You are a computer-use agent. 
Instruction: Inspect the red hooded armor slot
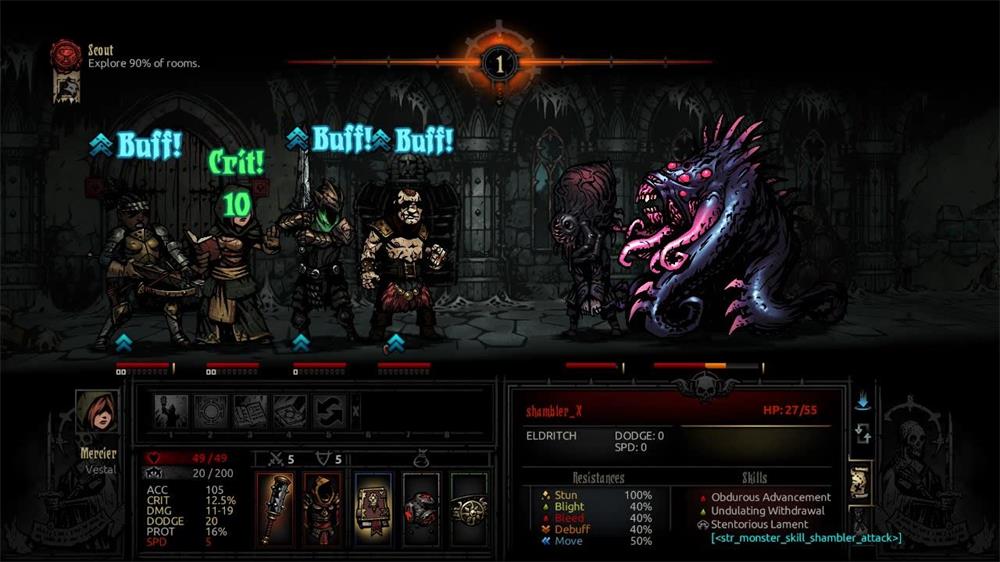322,508
